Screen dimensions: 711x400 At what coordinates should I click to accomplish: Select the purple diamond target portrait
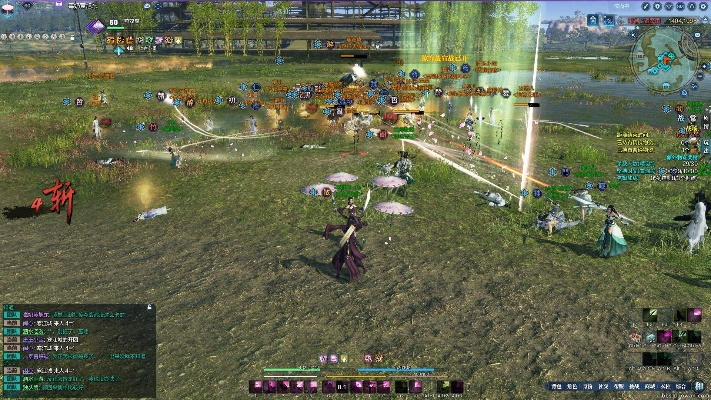pos(97,26)
